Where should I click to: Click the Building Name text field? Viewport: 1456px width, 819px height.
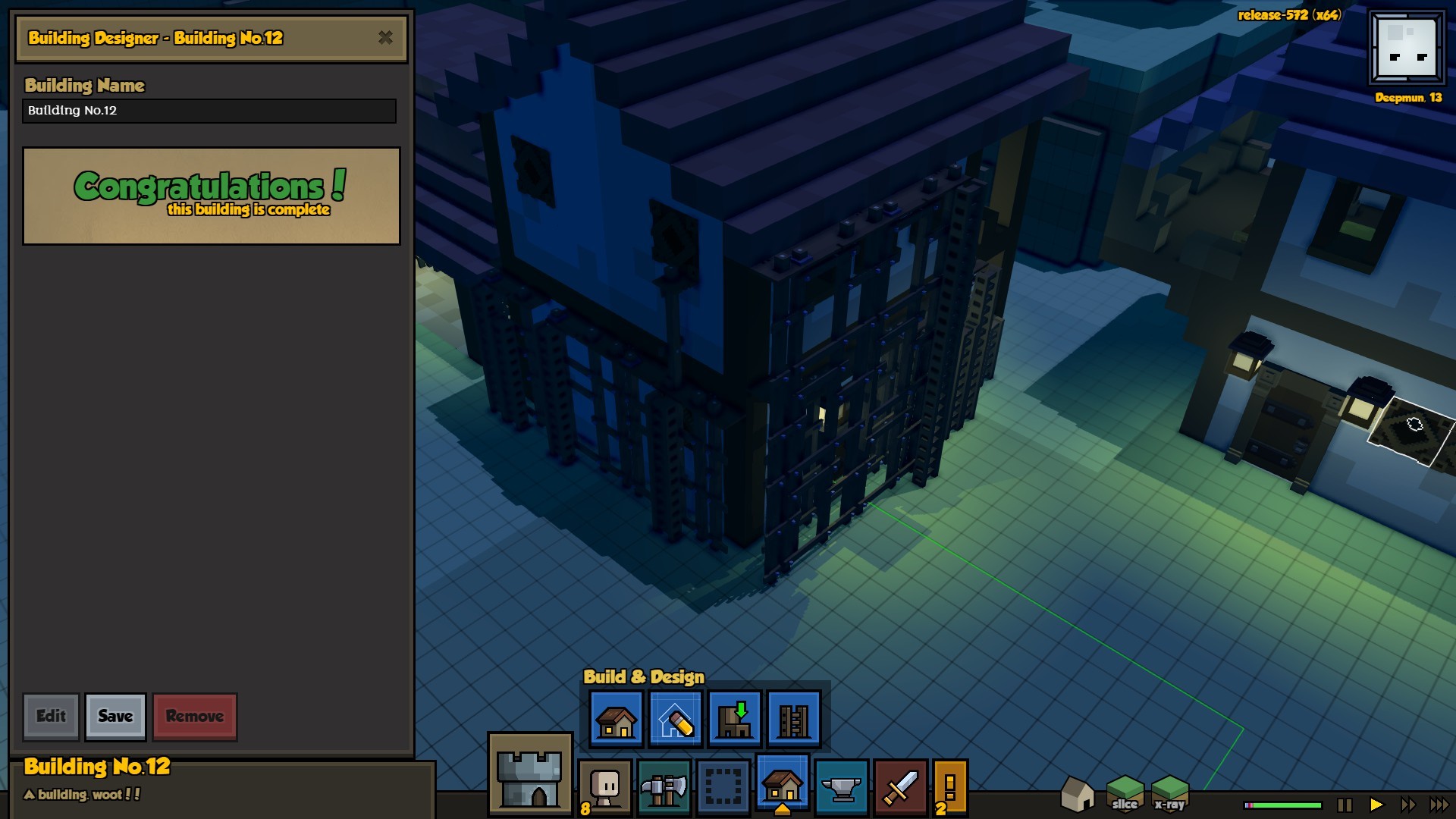click(x=209, y=111)
